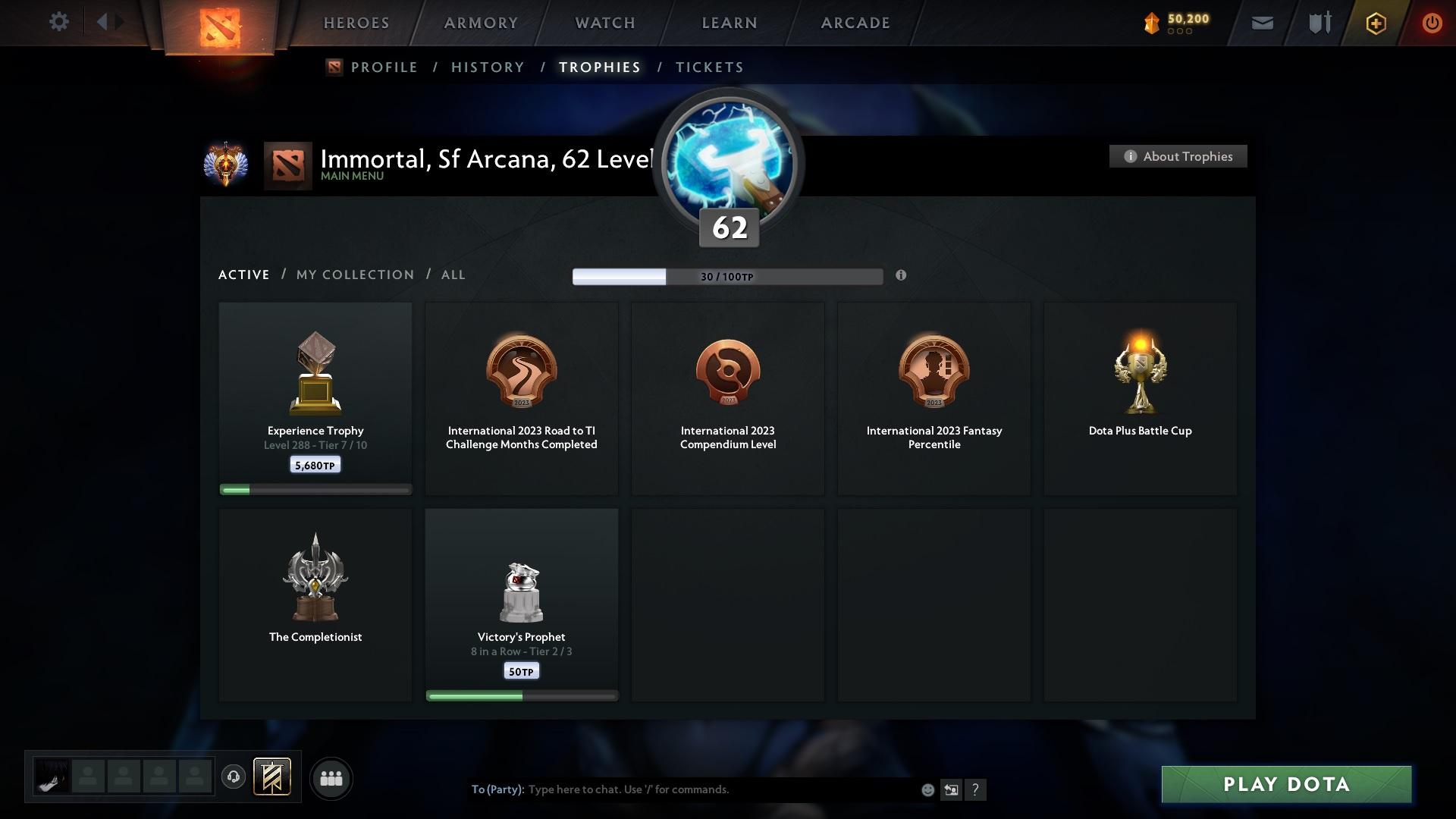Open your mail inbox notifications

(1261, 22)
